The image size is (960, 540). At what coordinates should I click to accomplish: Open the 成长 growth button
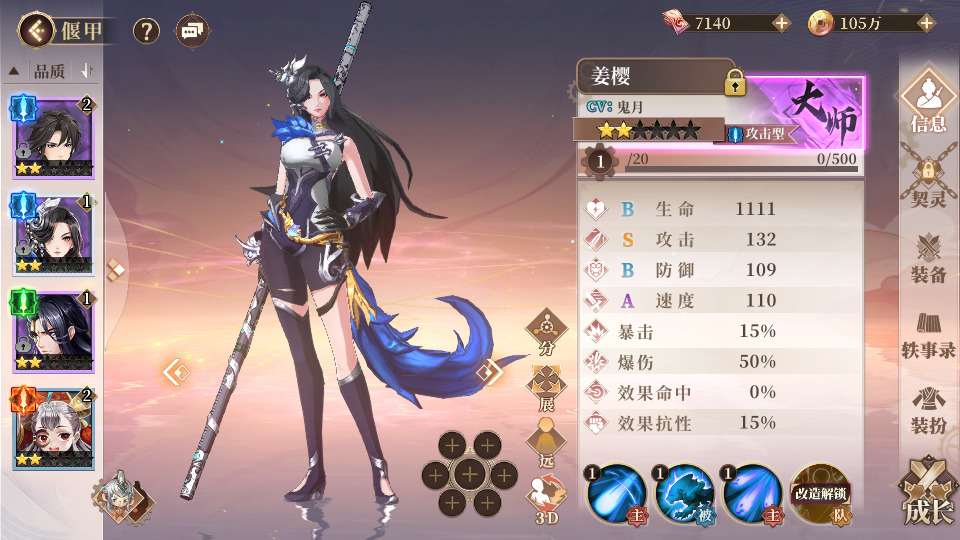928,494
